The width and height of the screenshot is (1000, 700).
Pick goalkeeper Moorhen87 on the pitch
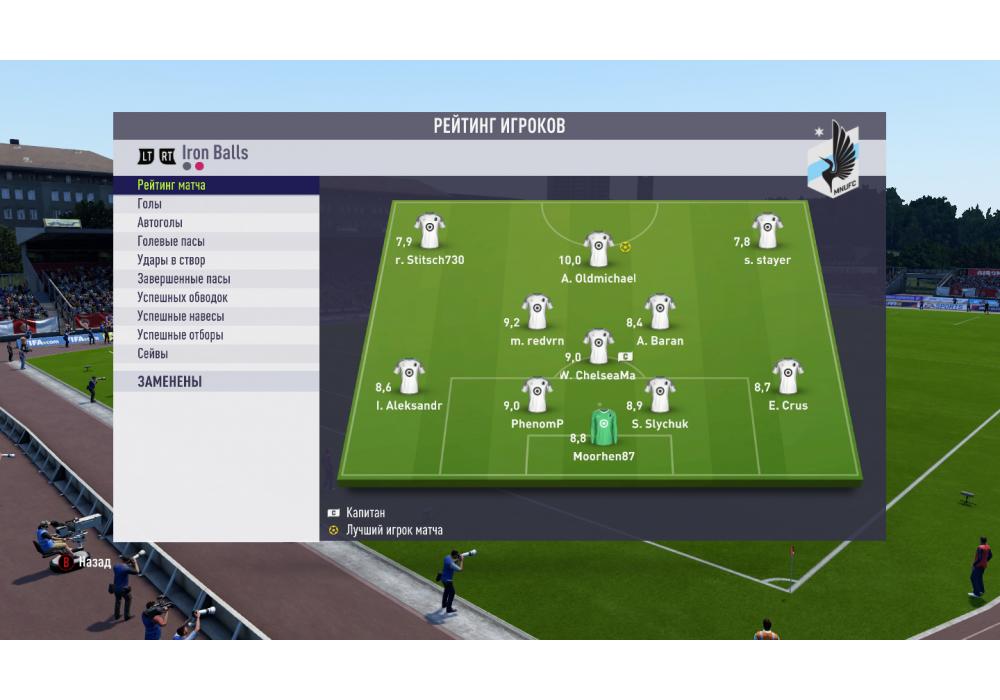coord(603,427)
